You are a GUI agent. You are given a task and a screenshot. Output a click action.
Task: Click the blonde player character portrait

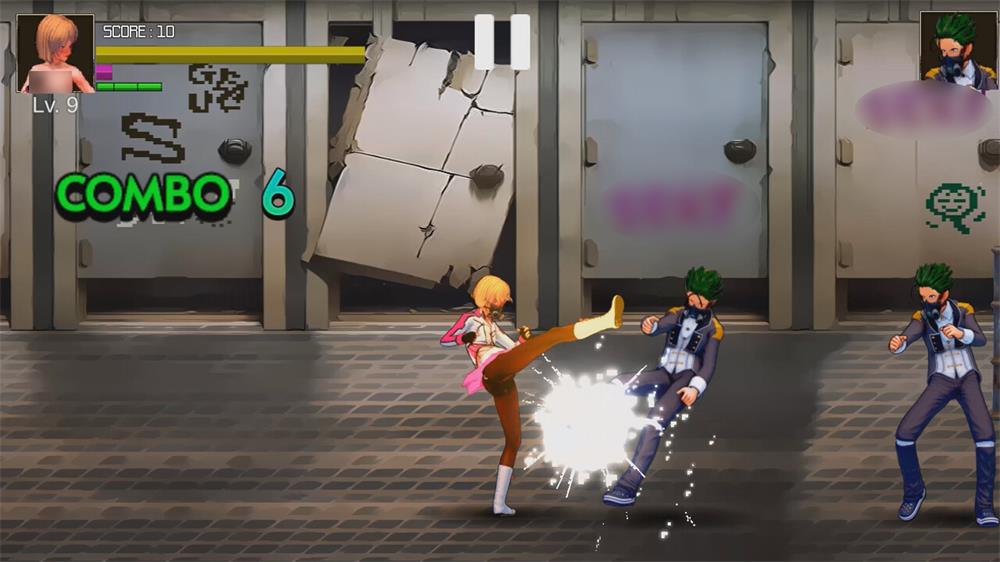point(56,53)
